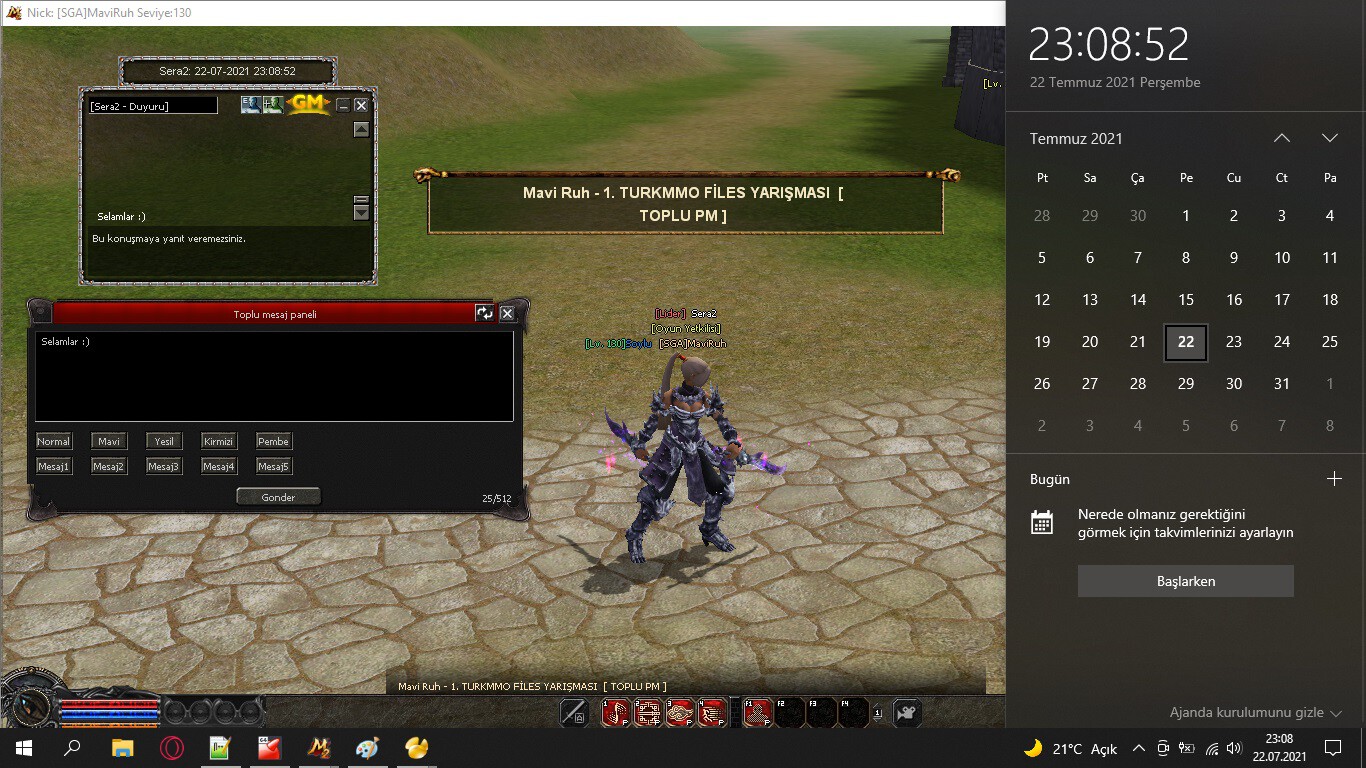Viewport: 1366px width, 768px height.
Task: Select the Mavi color option
Action: pyautogui.click(x=109, y=441)
